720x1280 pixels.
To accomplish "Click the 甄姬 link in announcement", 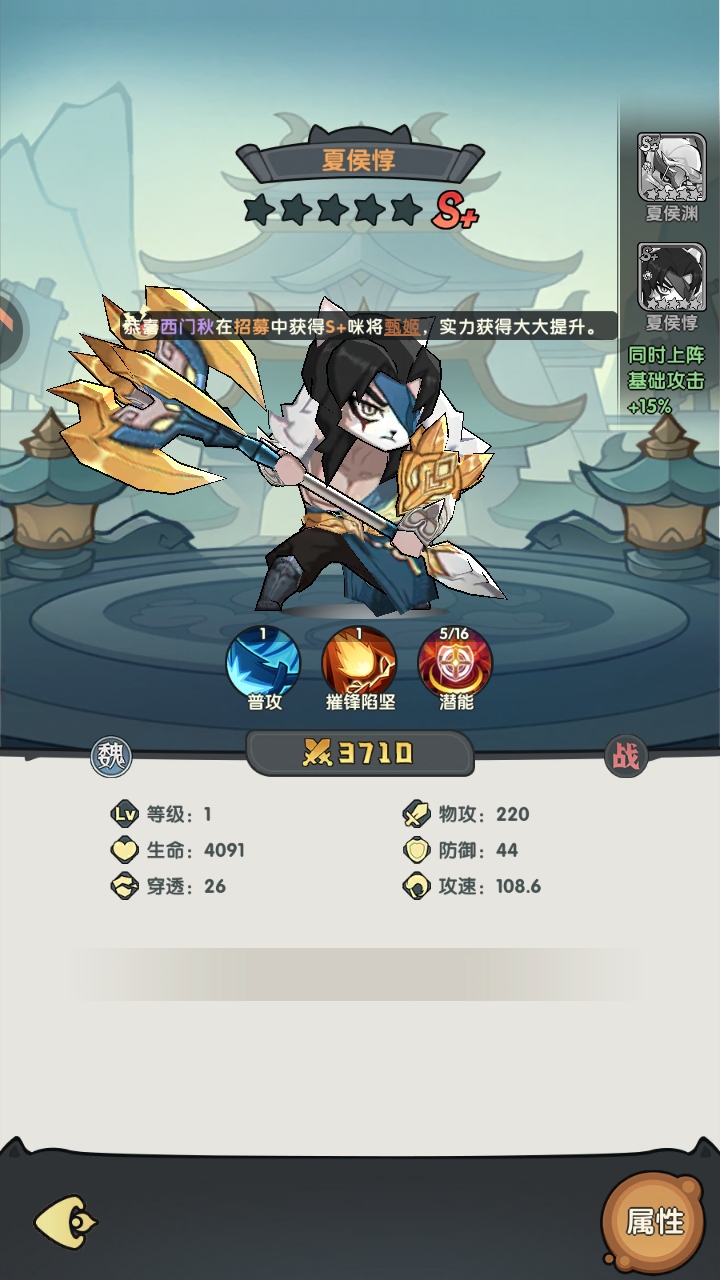I will (402, 326).
